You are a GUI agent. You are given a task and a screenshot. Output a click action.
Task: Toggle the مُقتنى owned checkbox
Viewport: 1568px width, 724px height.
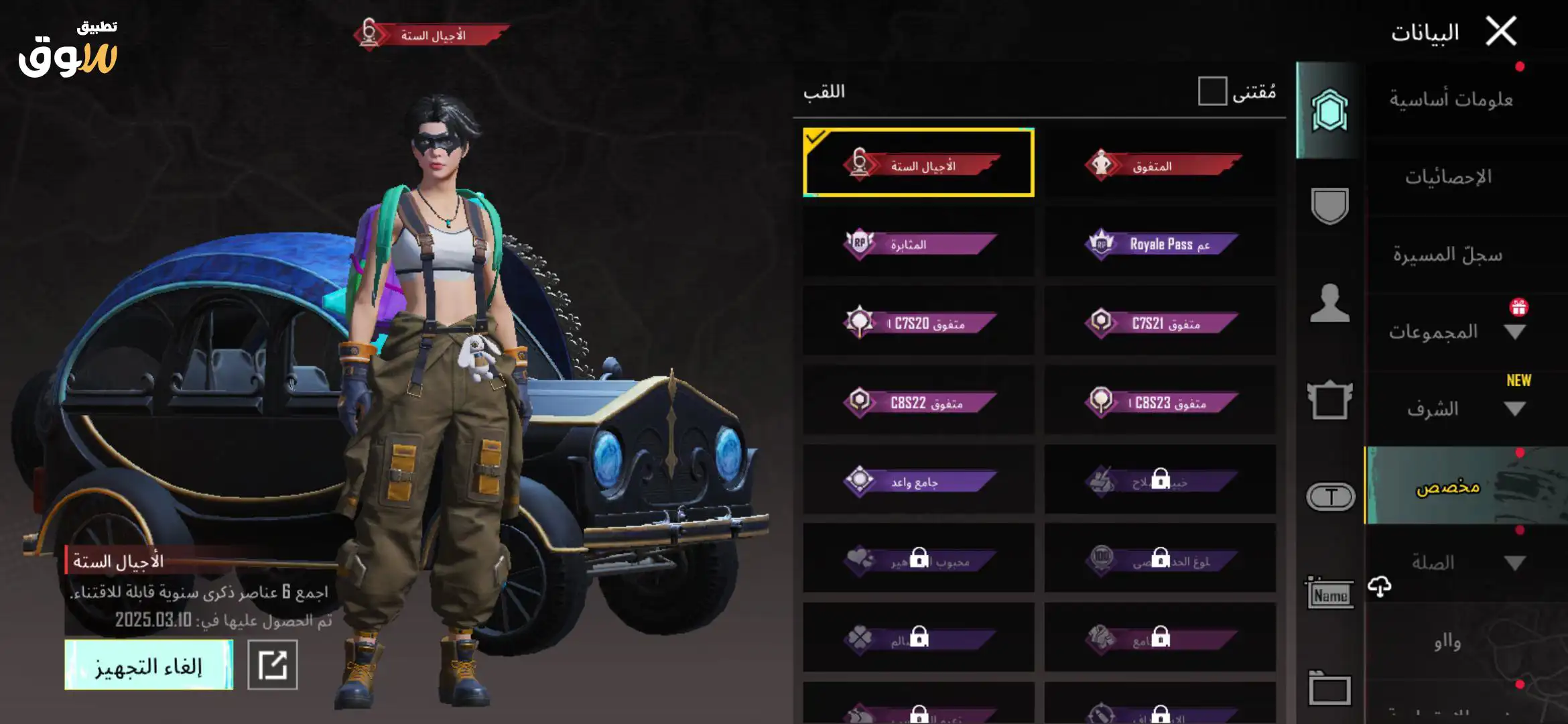click(x=1212, y=91)
